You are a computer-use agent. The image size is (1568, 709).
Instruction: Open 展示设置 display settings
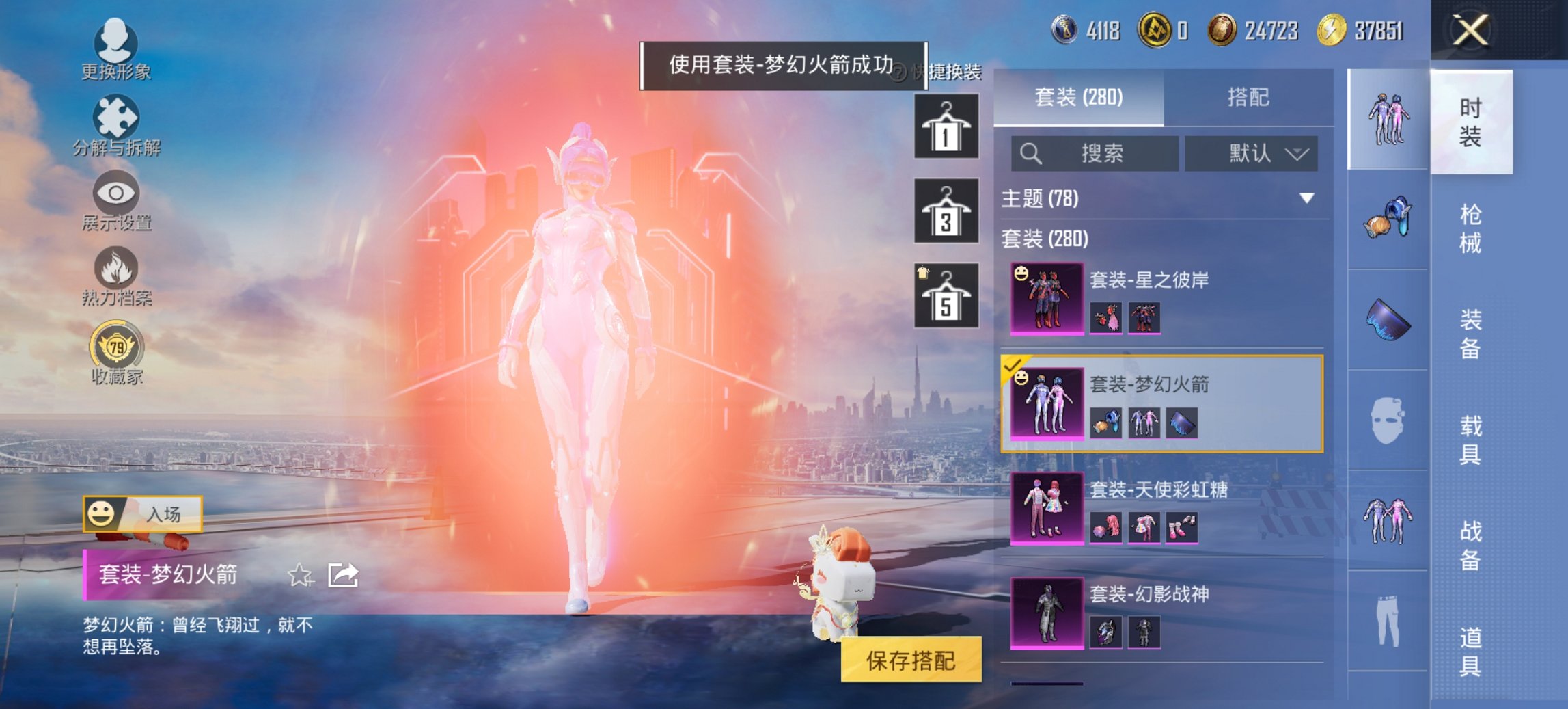(x=116, y=200)
